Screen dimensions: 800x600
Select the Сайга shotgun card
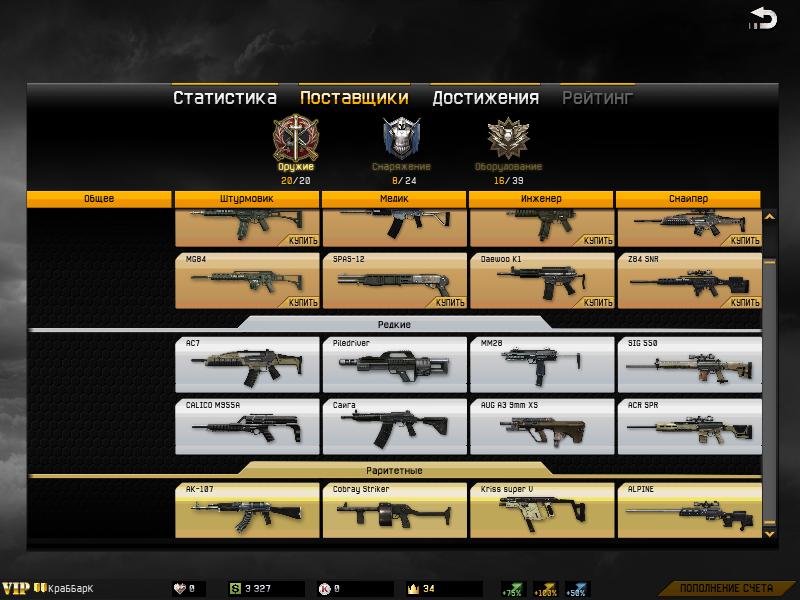click(x=394, y=427)
